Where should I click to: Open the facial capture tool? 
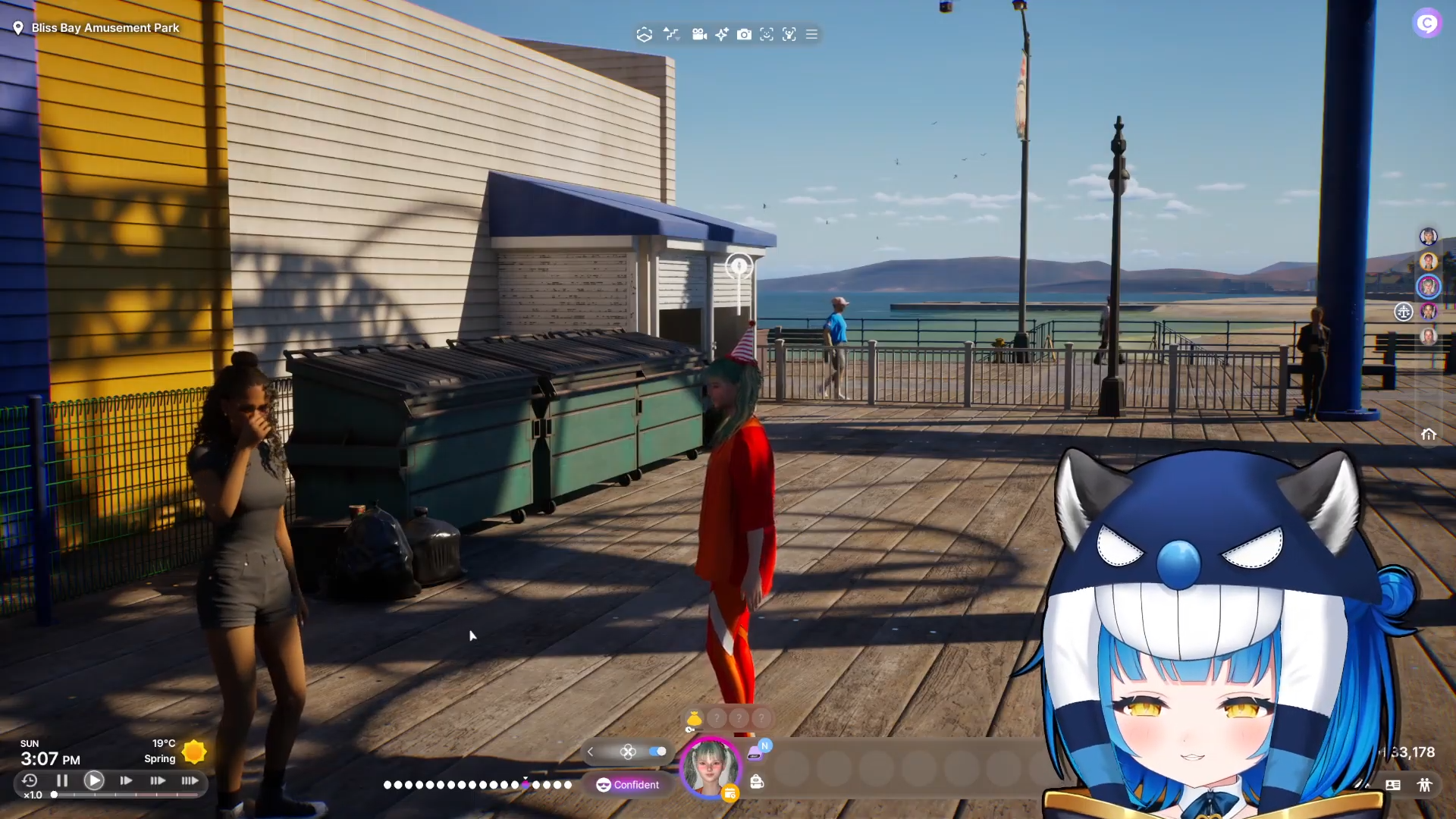[767, 34]
